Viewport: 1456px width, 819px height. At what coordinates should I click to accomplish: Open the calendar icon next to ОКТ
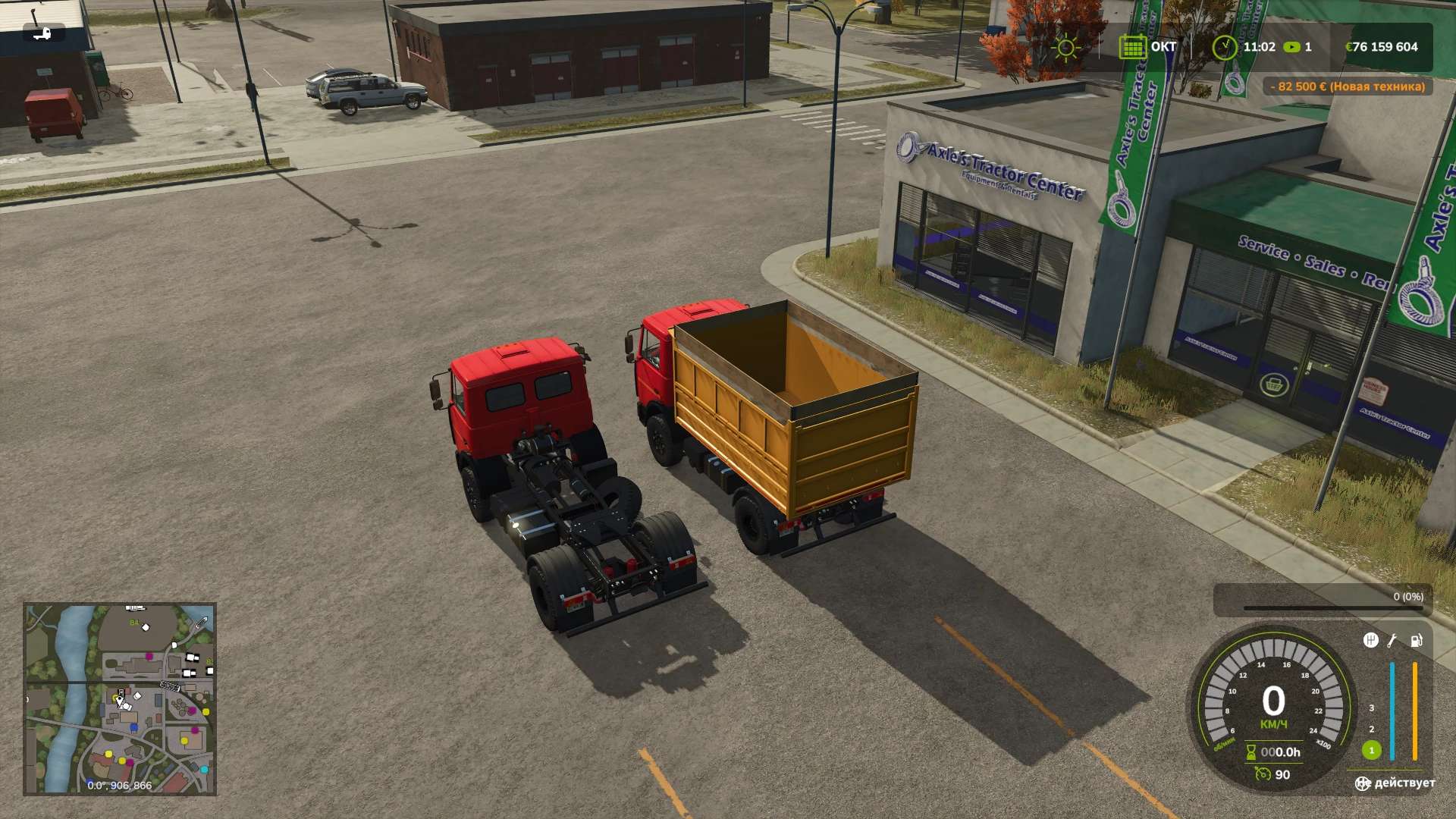[x=1131, y=47]
